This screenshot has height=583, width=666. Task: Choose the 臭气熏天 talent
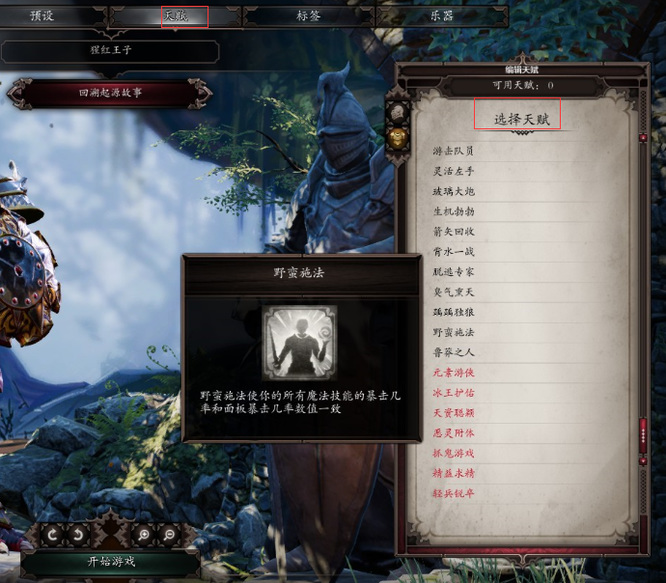point(453,291)
